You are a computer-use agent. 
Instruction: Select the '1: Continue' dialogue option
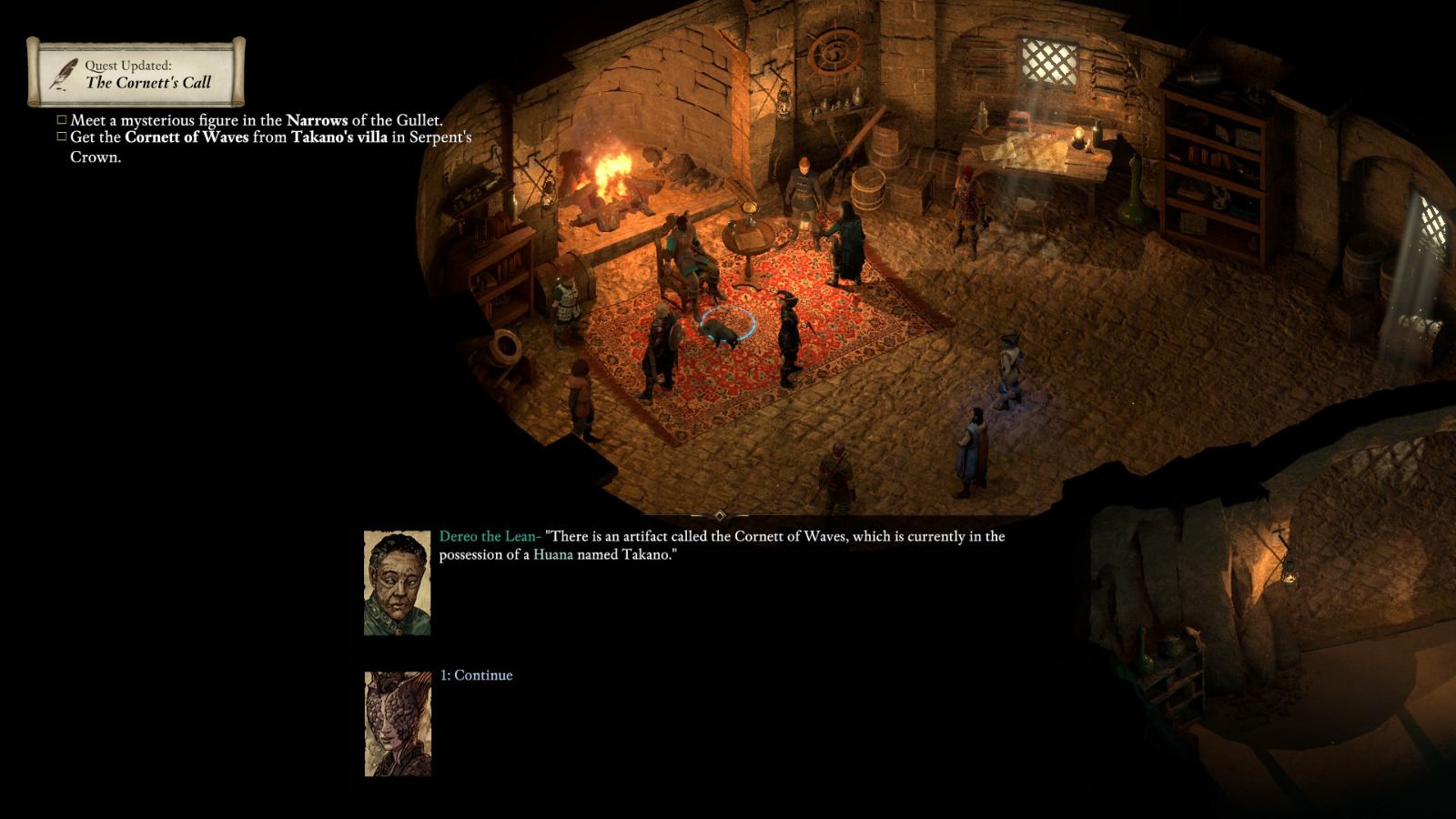(474, 675)
